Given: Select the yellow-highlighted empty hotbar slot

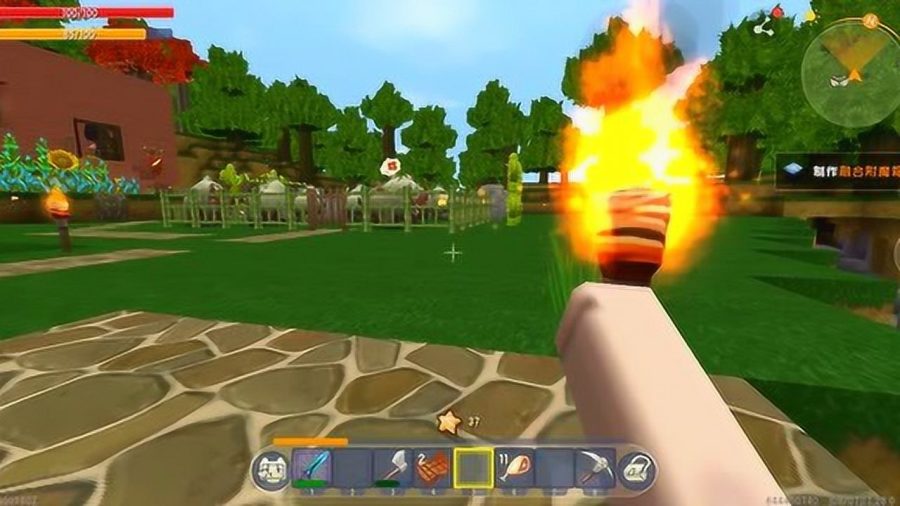Looking at the screenshot, I should click(473, 467).
